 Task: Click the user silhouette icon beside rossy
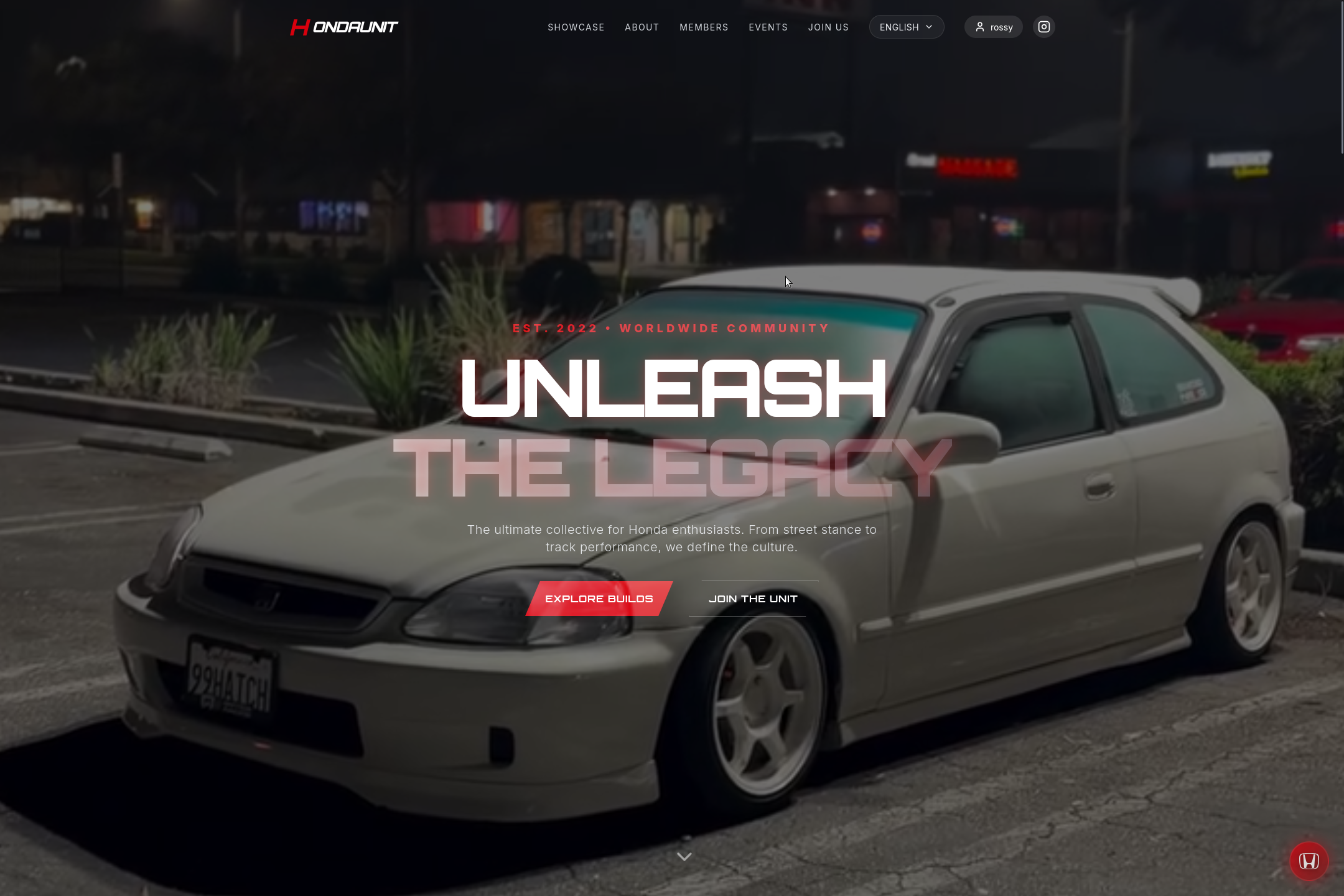coord(980,27)
